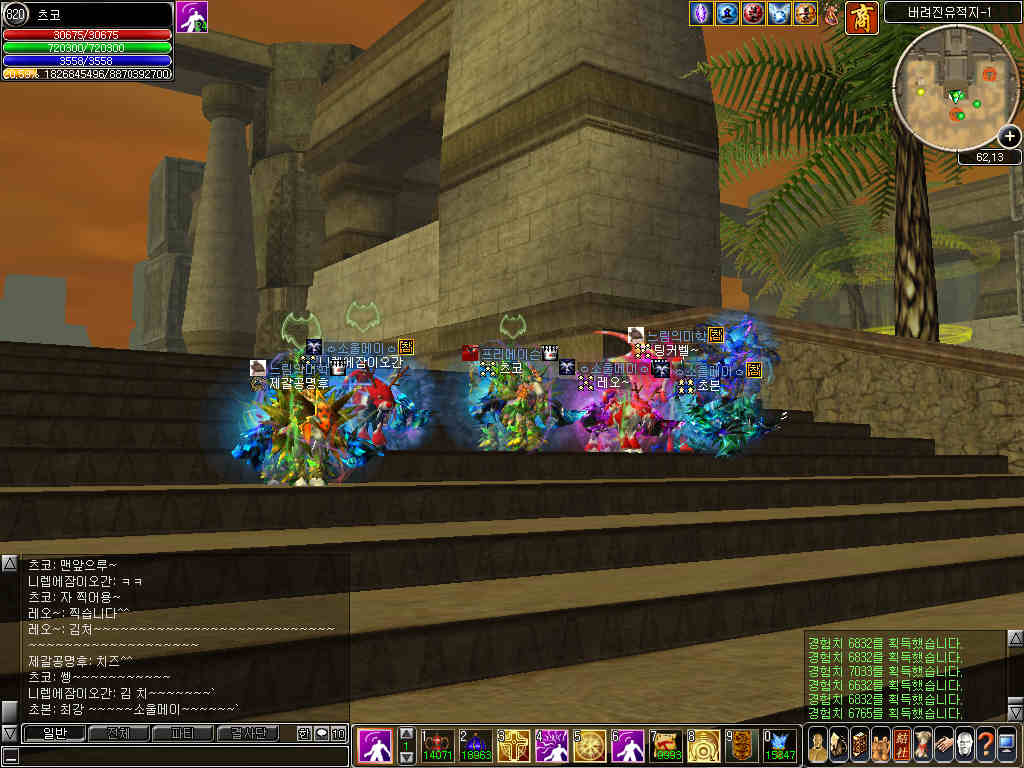Use the blue winged item in slot 0
The height and width of the screenshot is (768, 1024).
pyautogui.click(x=779, y=746)
